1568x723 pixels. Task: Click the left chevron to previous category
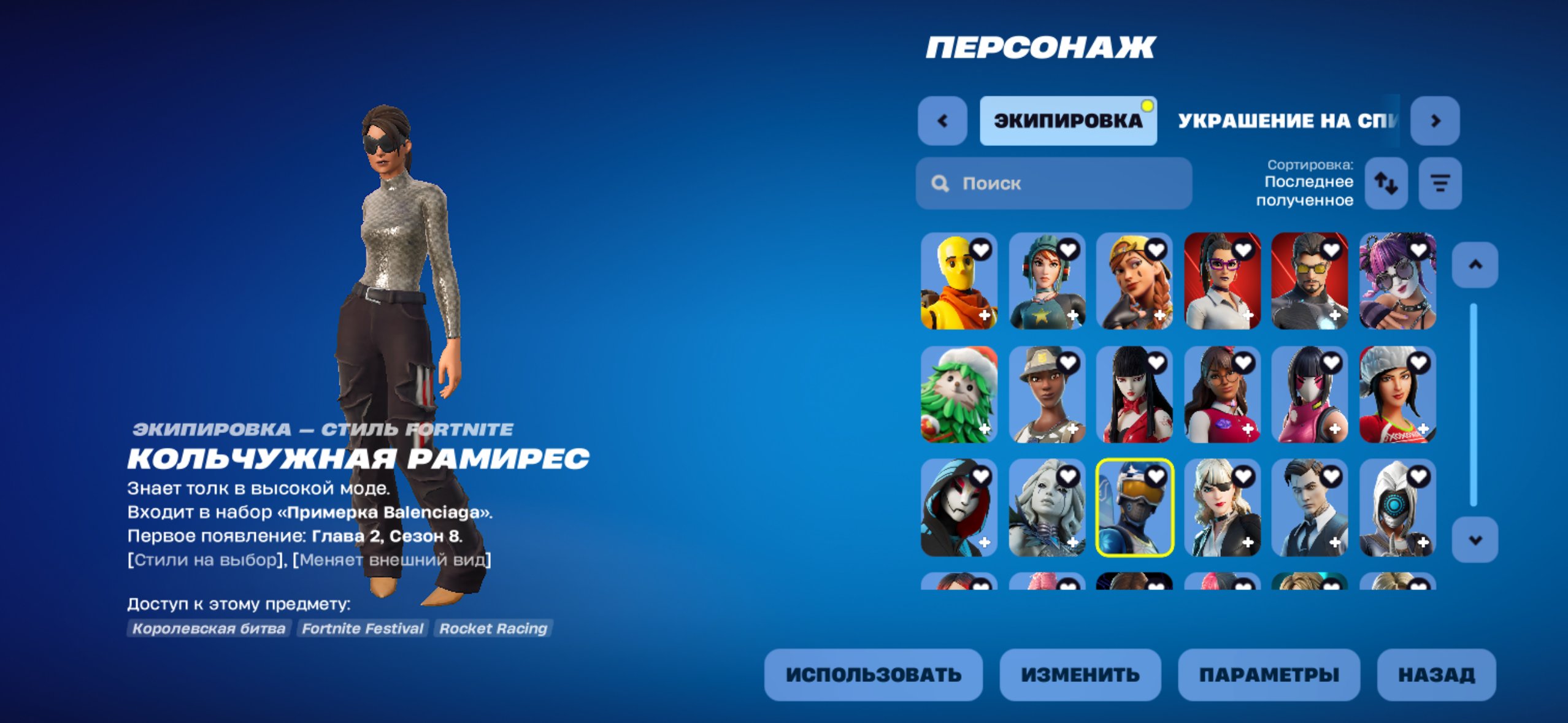point(943,120)
